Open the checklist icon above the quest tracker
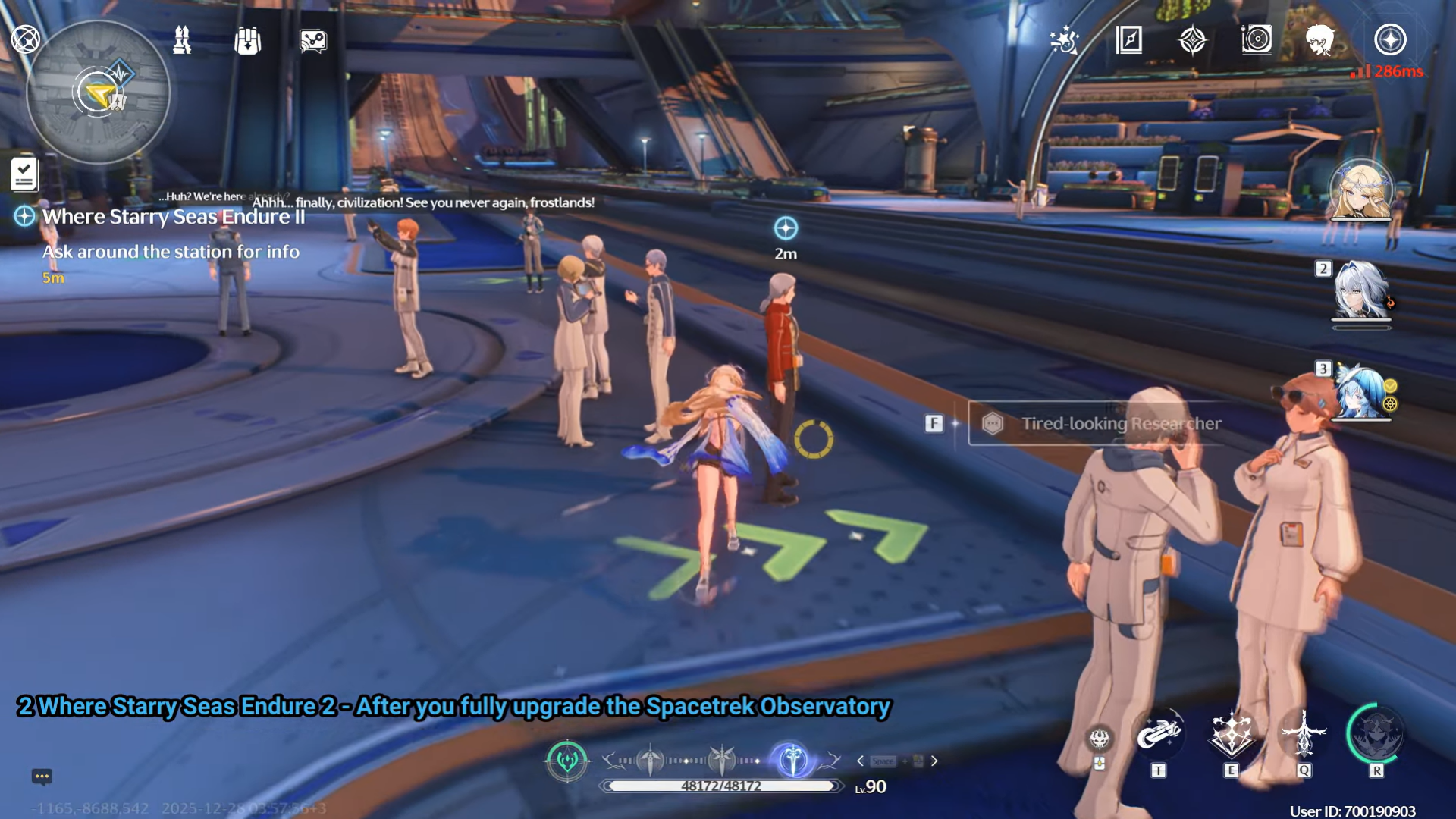This screenshot has height=819, width=1456. [24, 174]
